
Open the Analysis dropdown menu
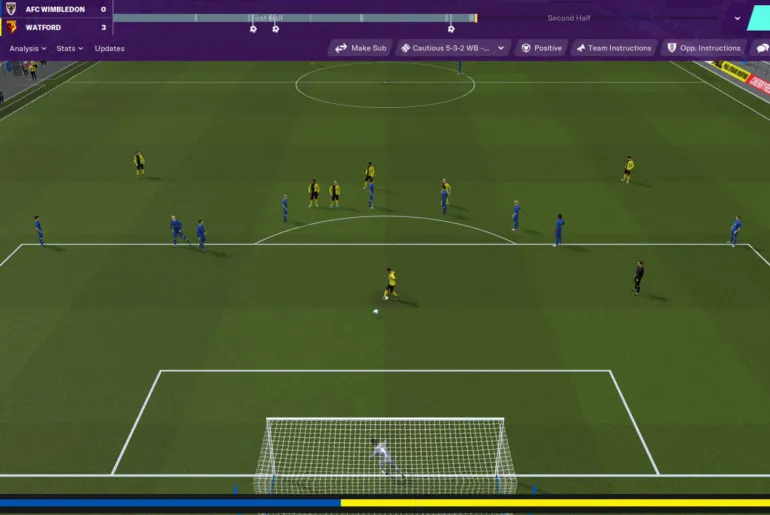point(27,48)
